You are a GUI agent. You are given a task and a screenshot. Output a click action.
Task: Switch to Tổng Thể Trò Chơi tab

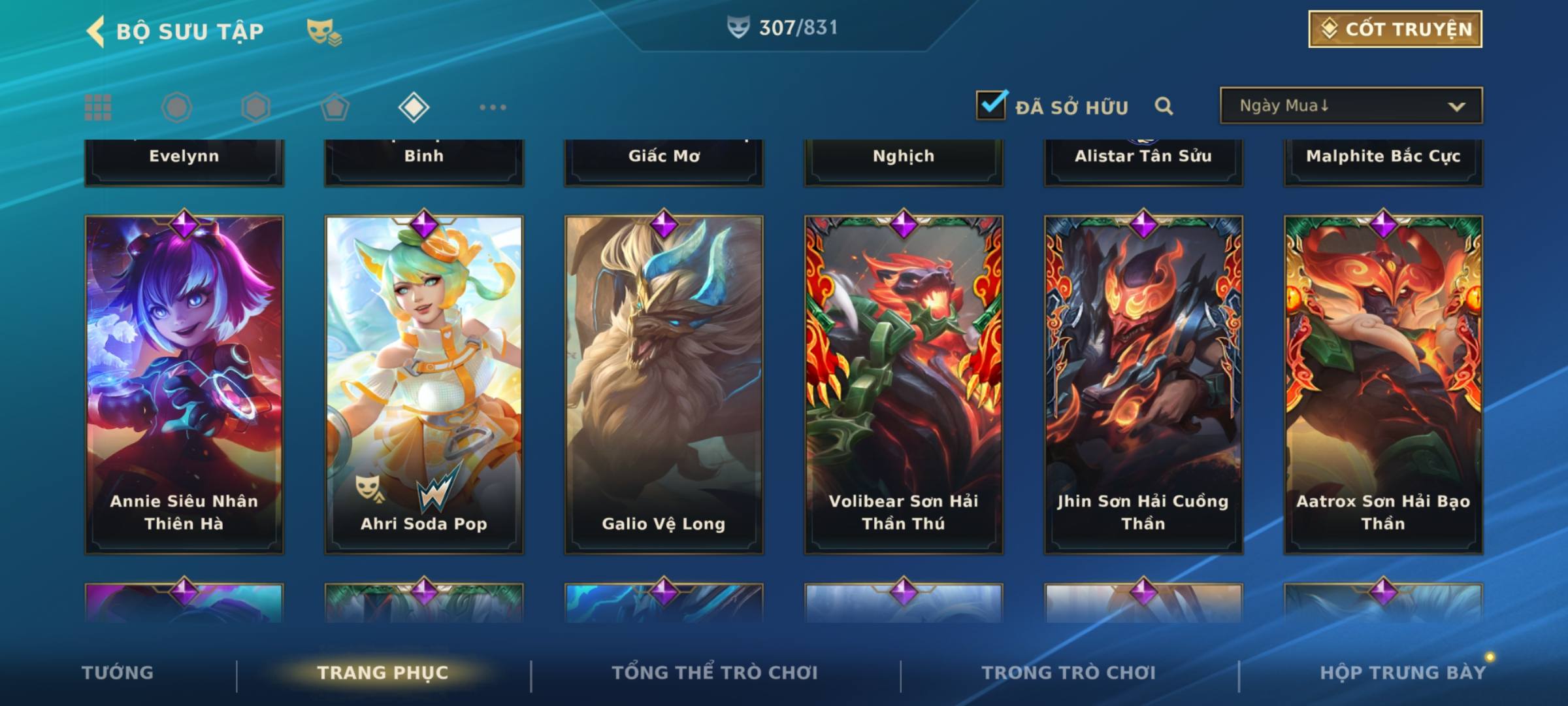715,673
